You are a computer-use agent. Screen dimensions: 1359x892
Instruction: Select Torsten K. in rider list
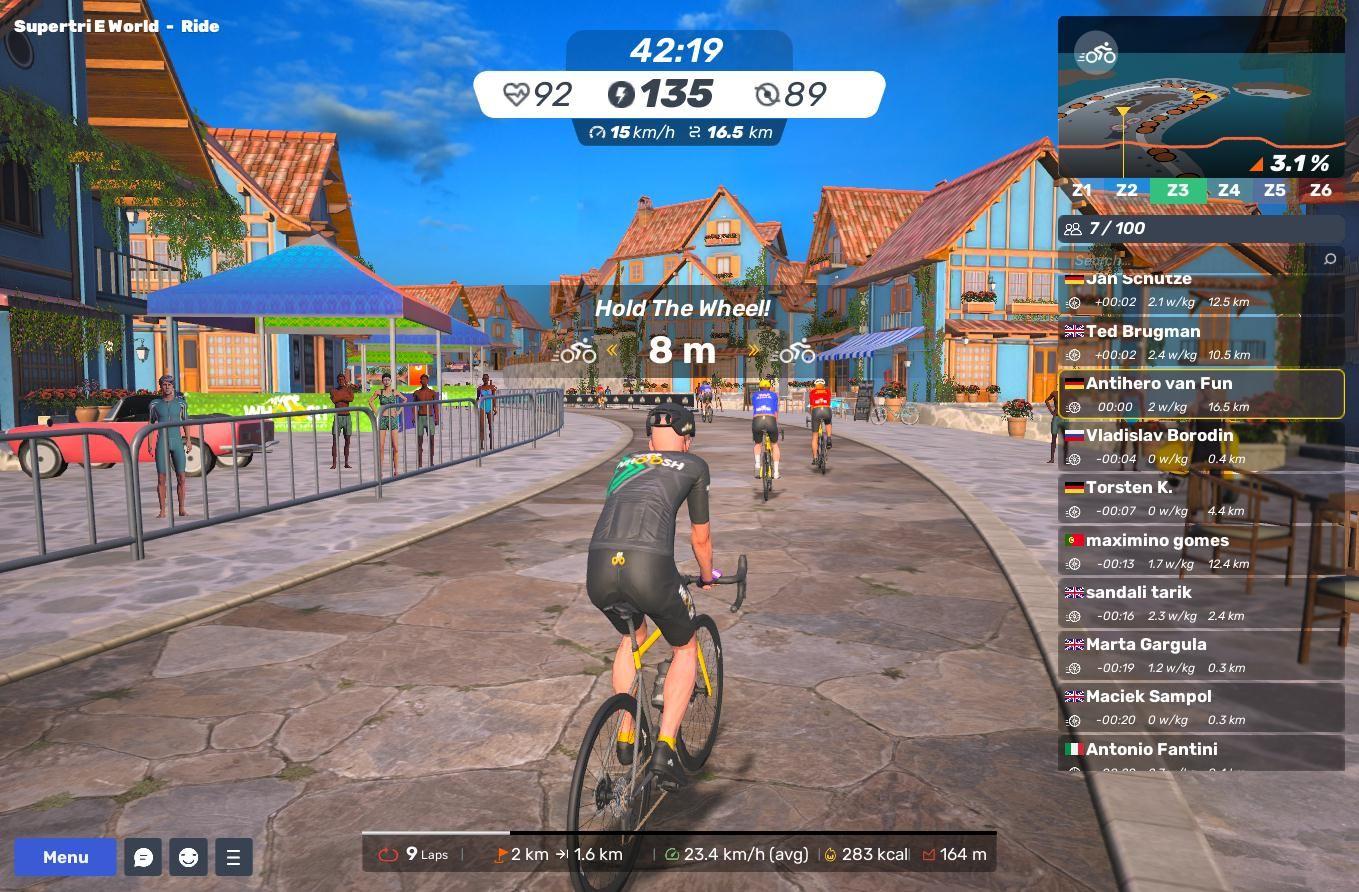tap(1200, 498)
